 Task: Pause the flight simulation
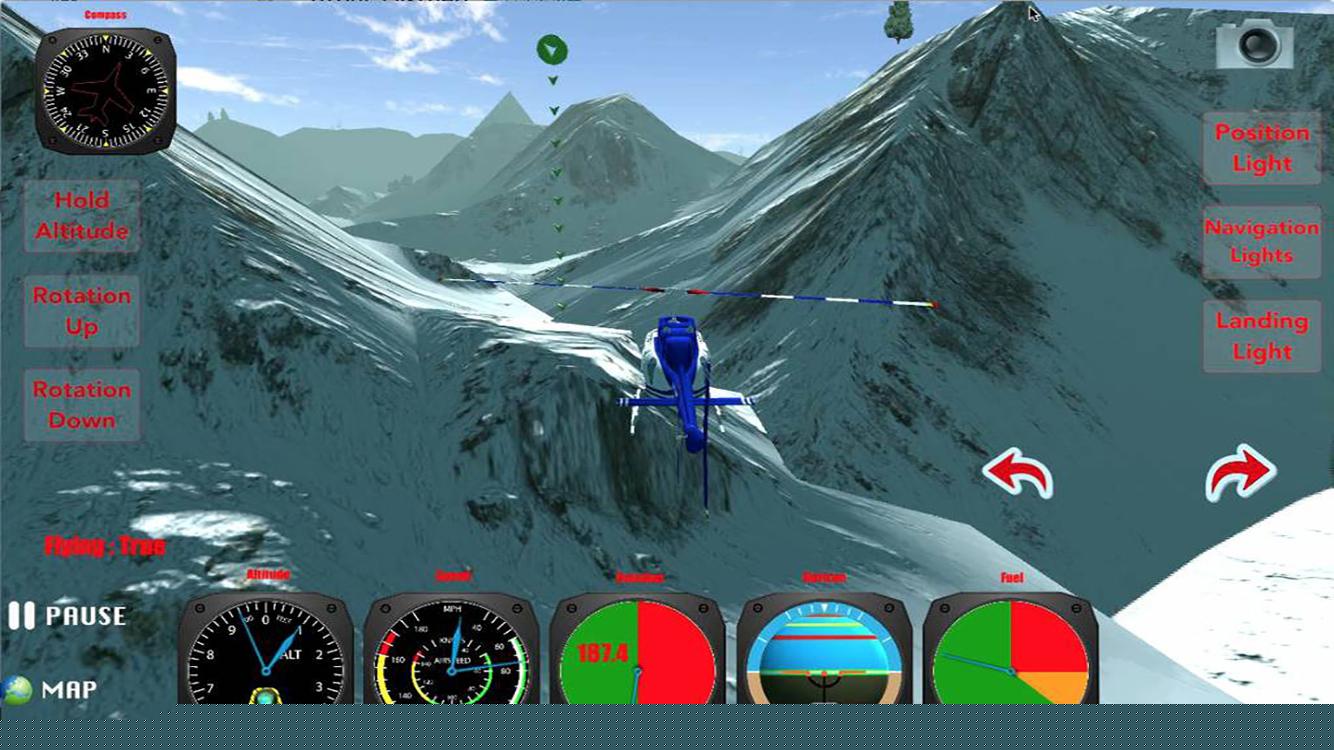[66, 616]
